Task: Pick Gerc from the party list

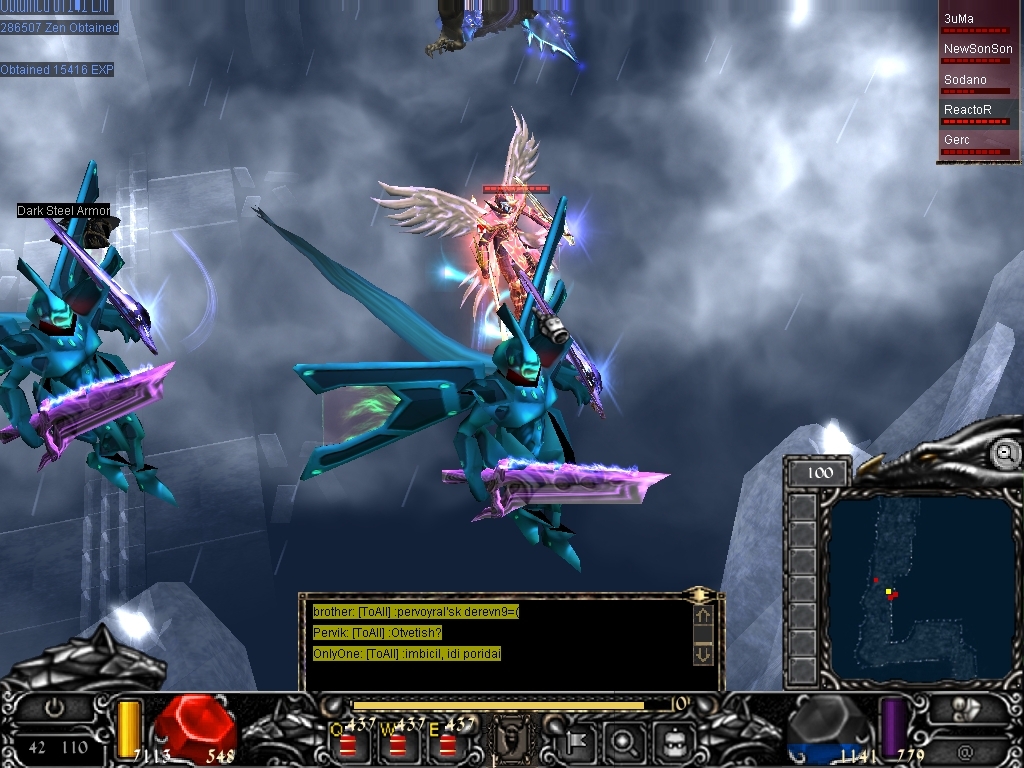Action: click(979, 142)
